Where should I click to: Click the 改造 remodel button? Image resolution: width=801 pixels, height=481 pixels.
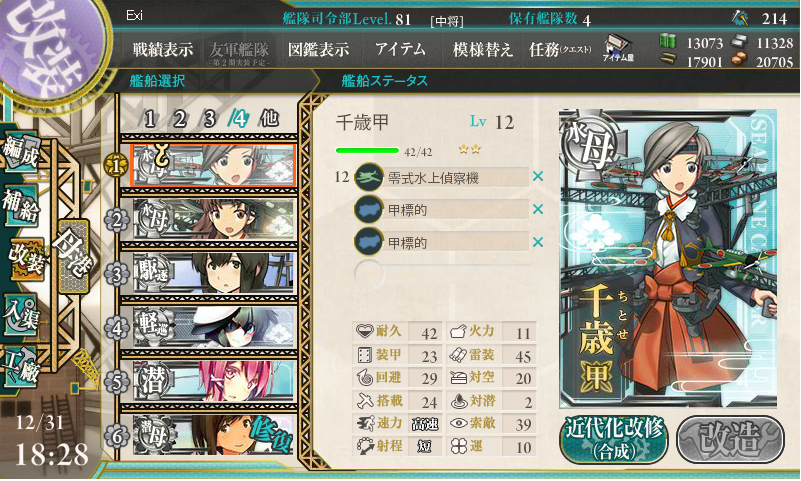point(726,436)
